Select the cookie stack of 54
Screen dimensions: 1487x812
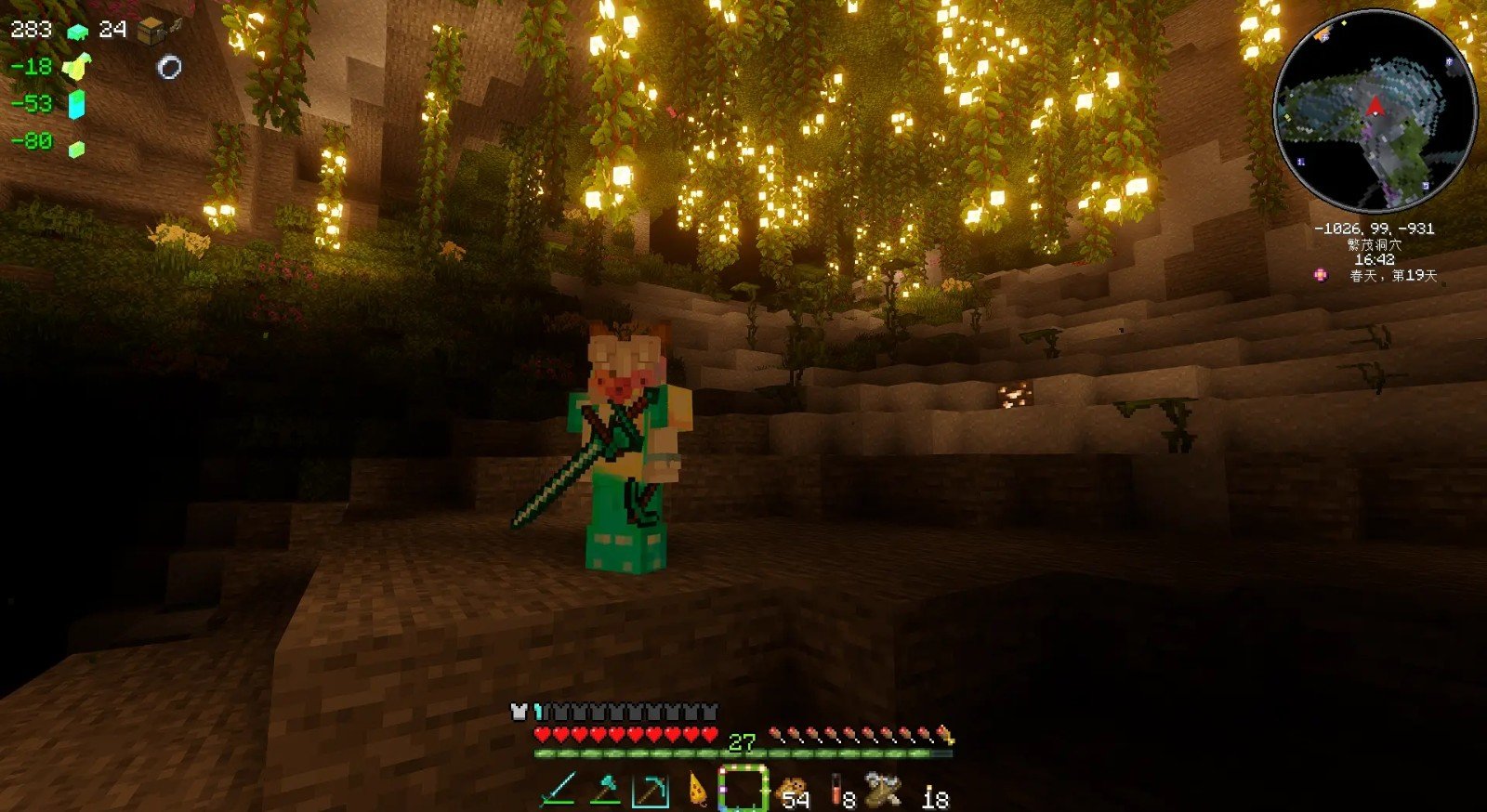pyautogui.click(x=791, y=792)
